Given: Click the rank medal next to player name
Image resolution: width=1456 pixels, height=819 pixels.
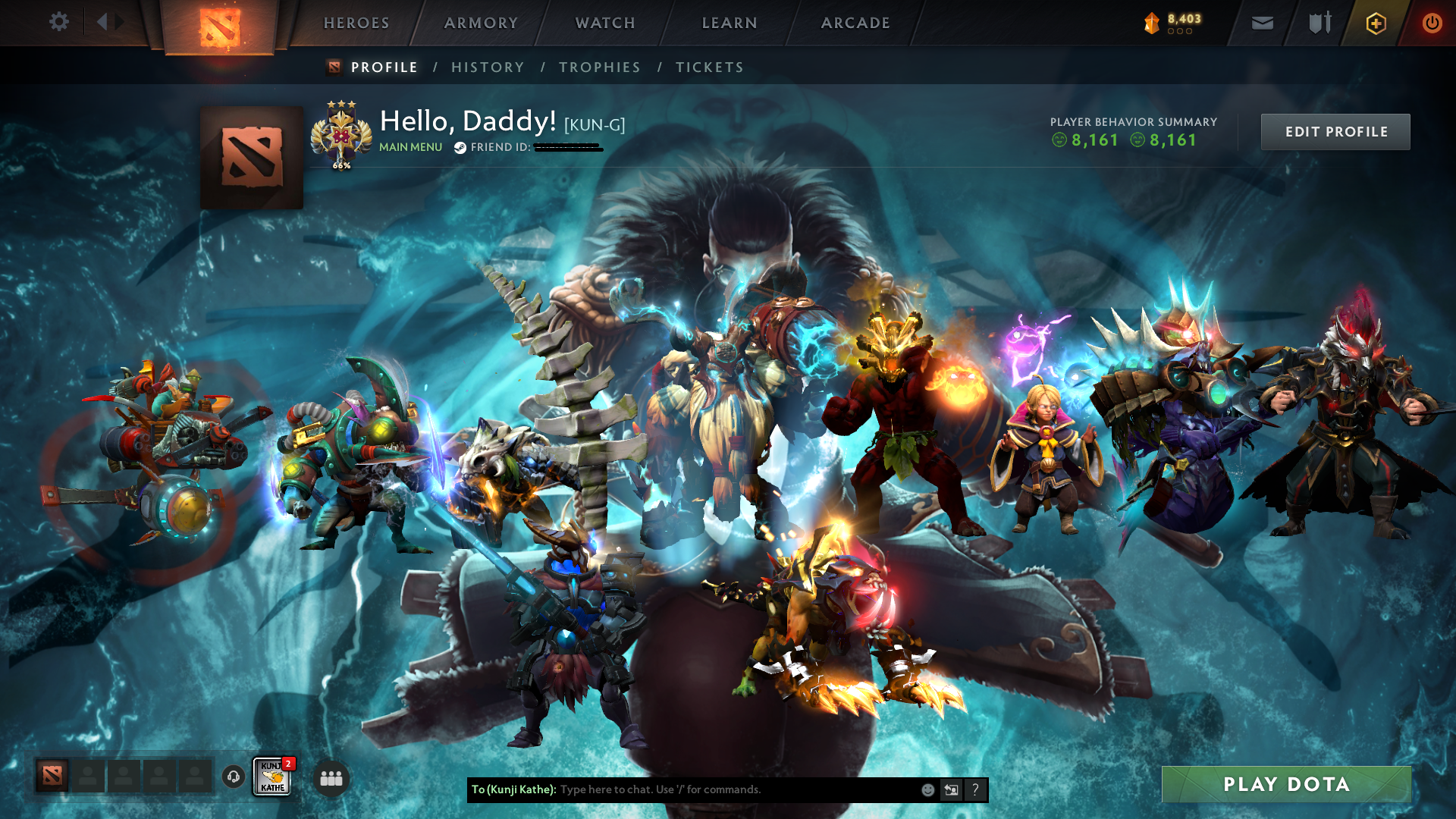Looking at the screenshot, I should (341, 130).
